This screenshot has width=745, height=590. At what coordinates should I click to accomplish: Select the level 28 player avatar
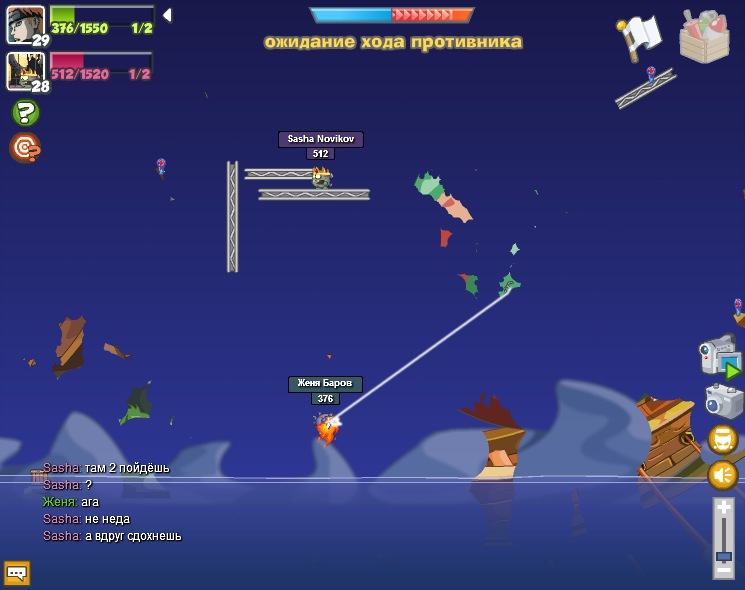(24, 71)
